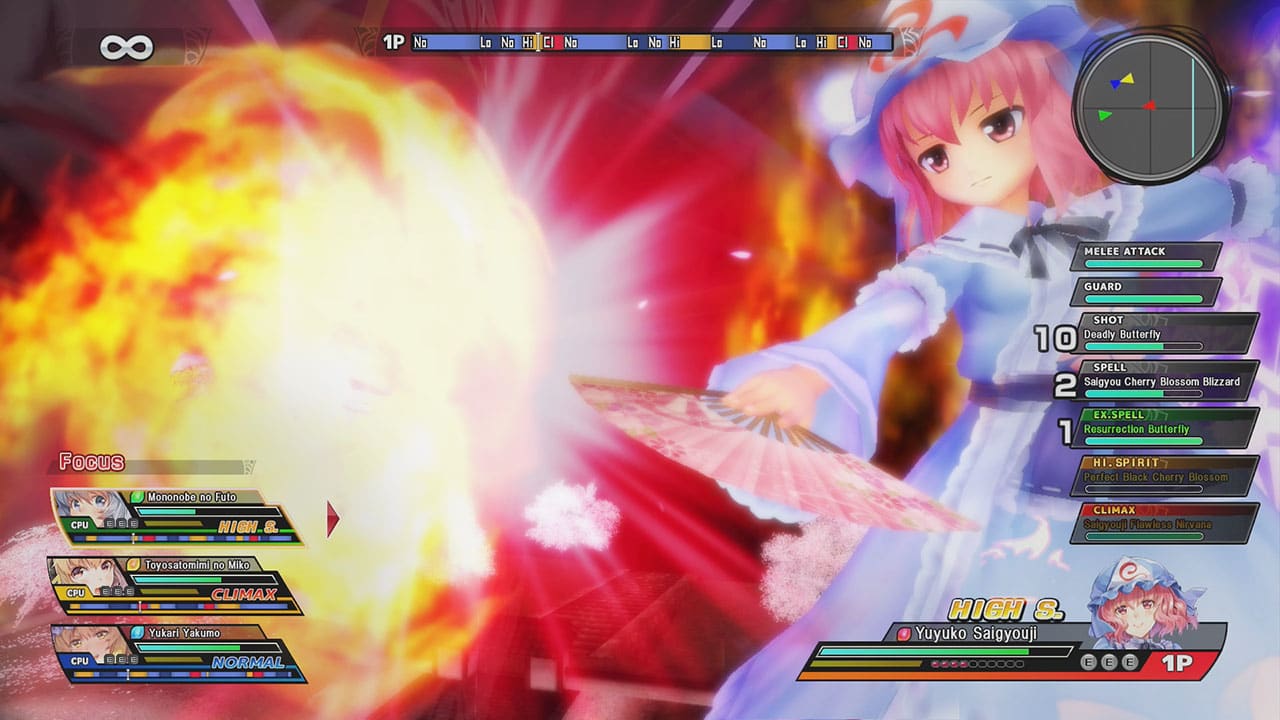This screenshot has height=720, width=1280.
Task: Click the red focus arrow marker
Action: tap(330, 518)
